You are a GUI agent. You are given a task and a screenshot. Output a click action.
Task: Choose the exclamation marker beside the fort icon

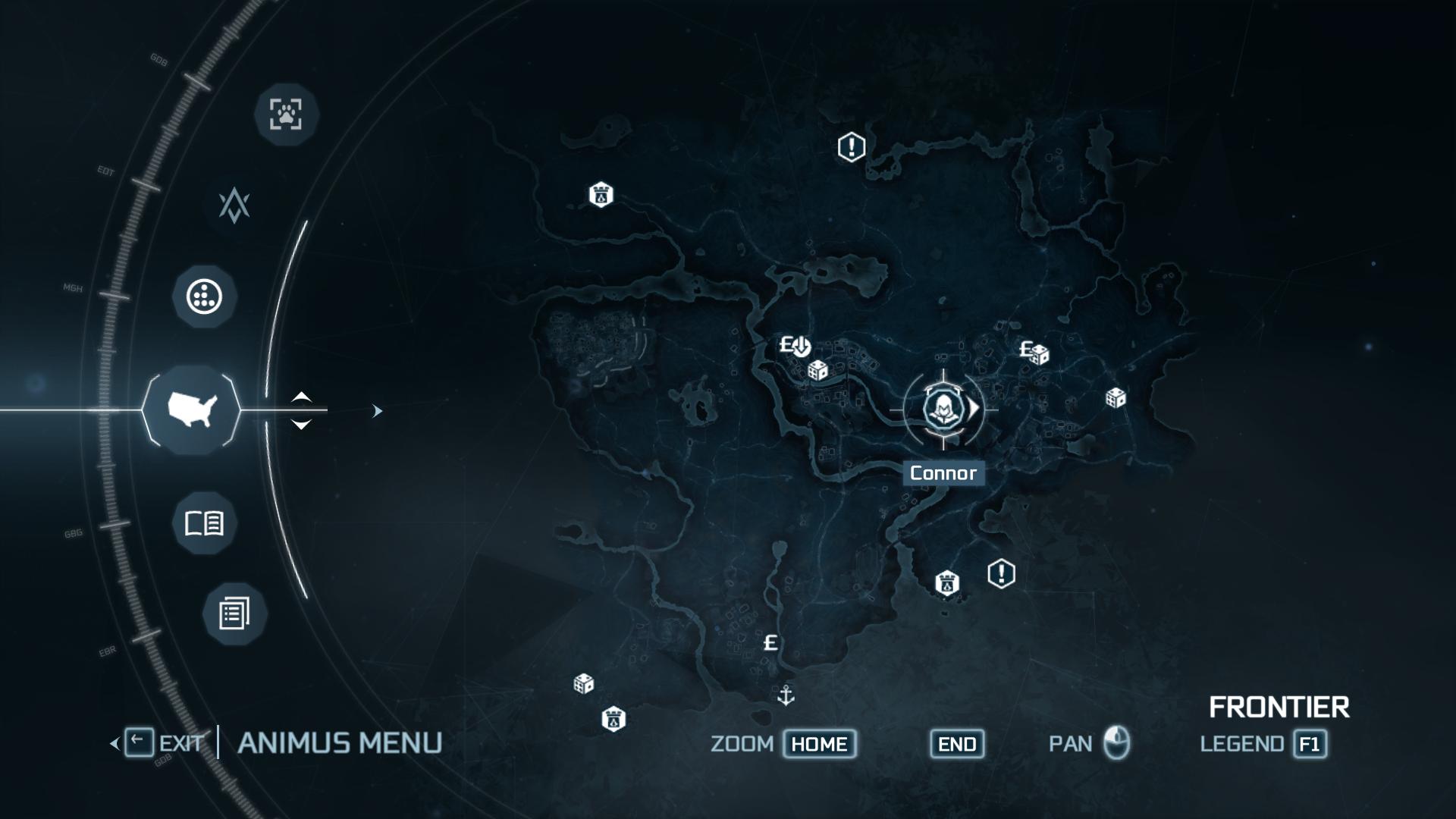pyautogui.click(x=1001, y=574)
